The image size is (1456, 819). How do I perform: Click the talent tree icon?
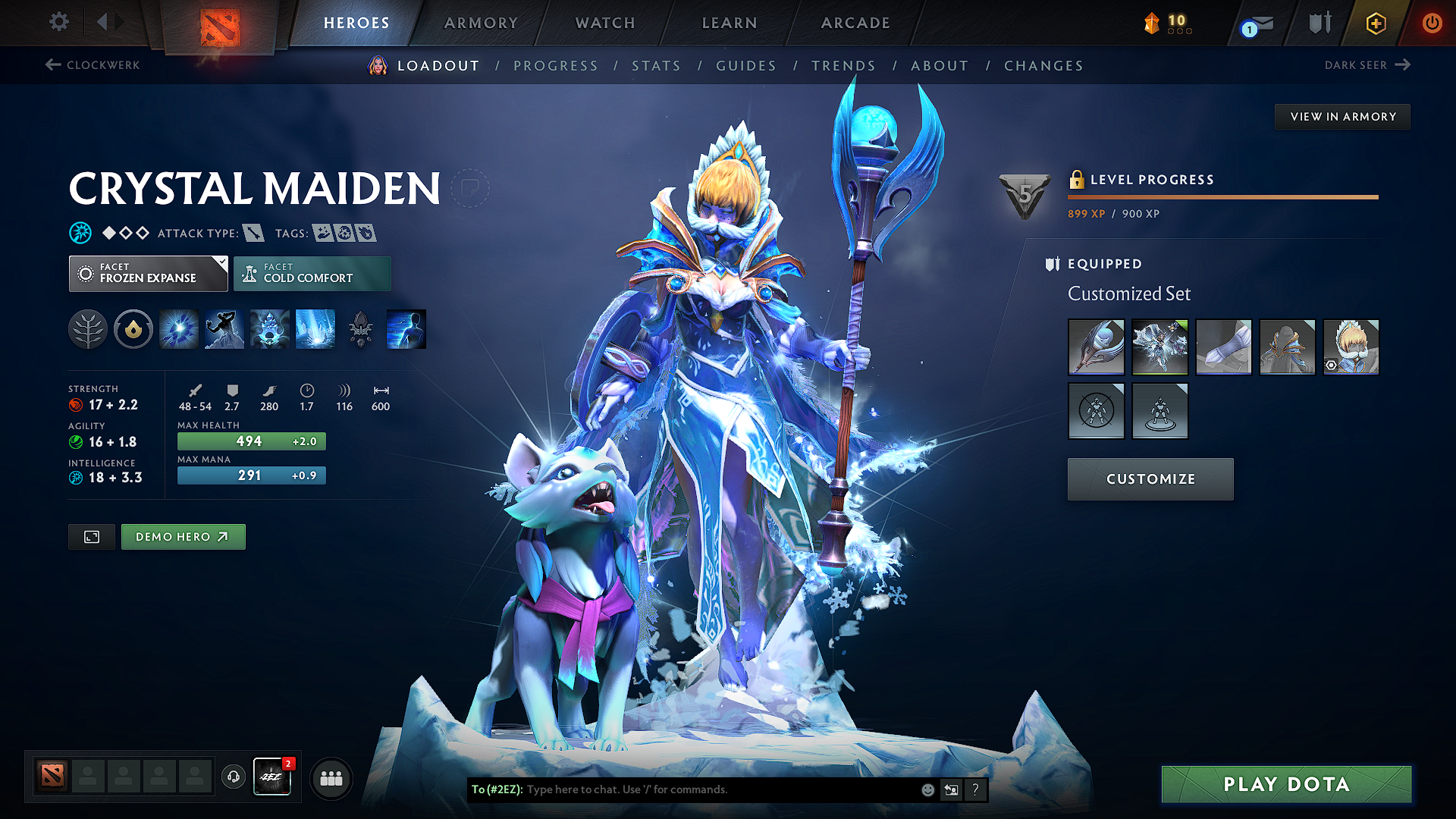87,328
